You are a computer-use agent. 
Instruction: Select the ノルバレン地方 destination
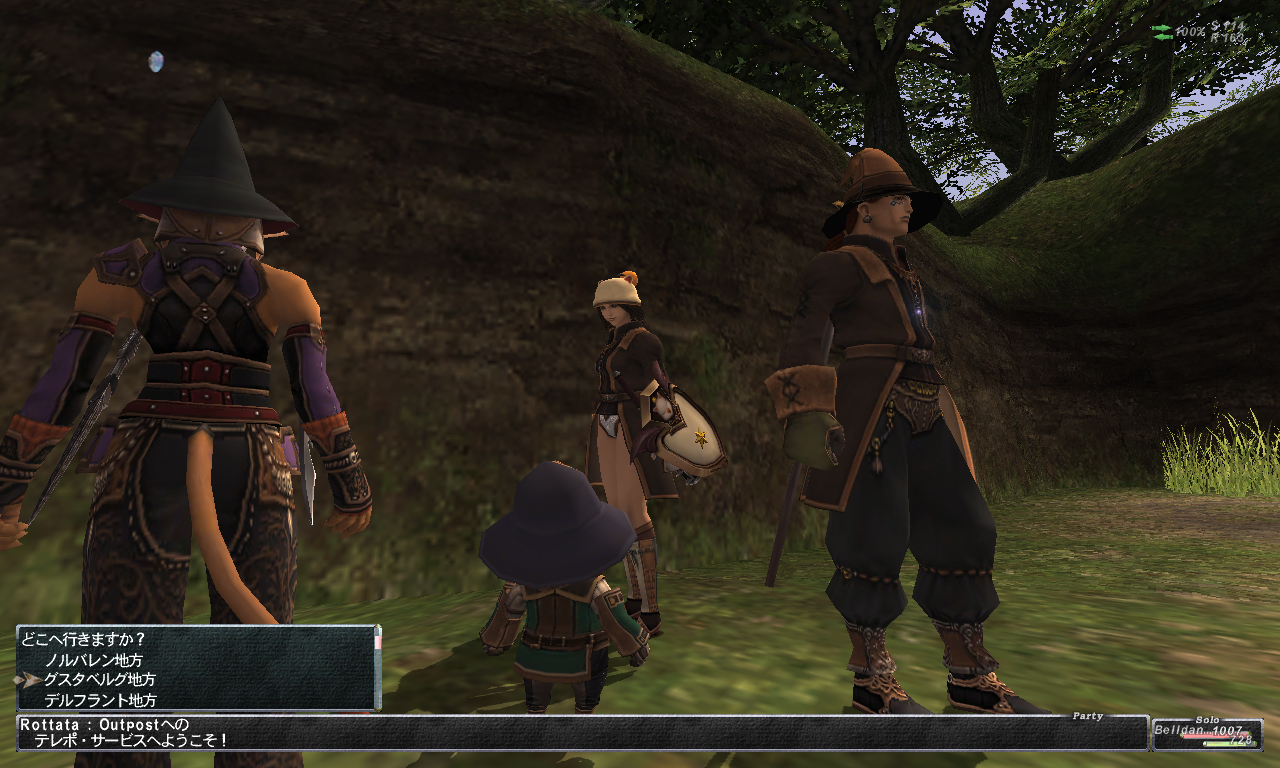coord(93,660)
